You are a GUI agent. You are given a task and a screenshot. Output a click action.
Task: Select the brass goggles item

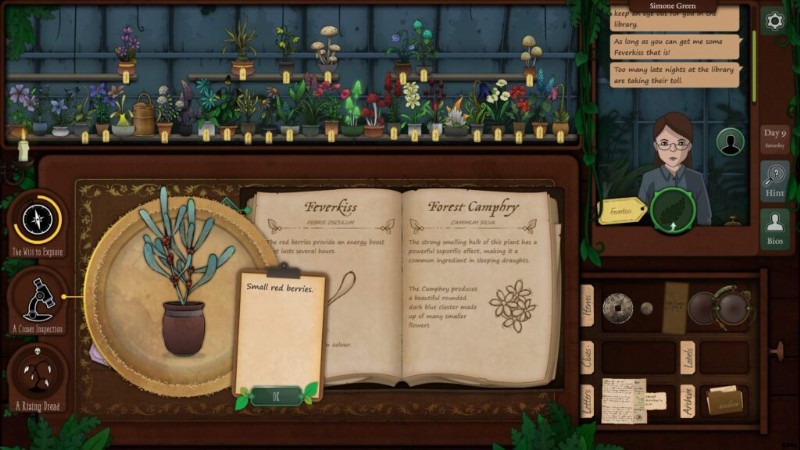722,307
